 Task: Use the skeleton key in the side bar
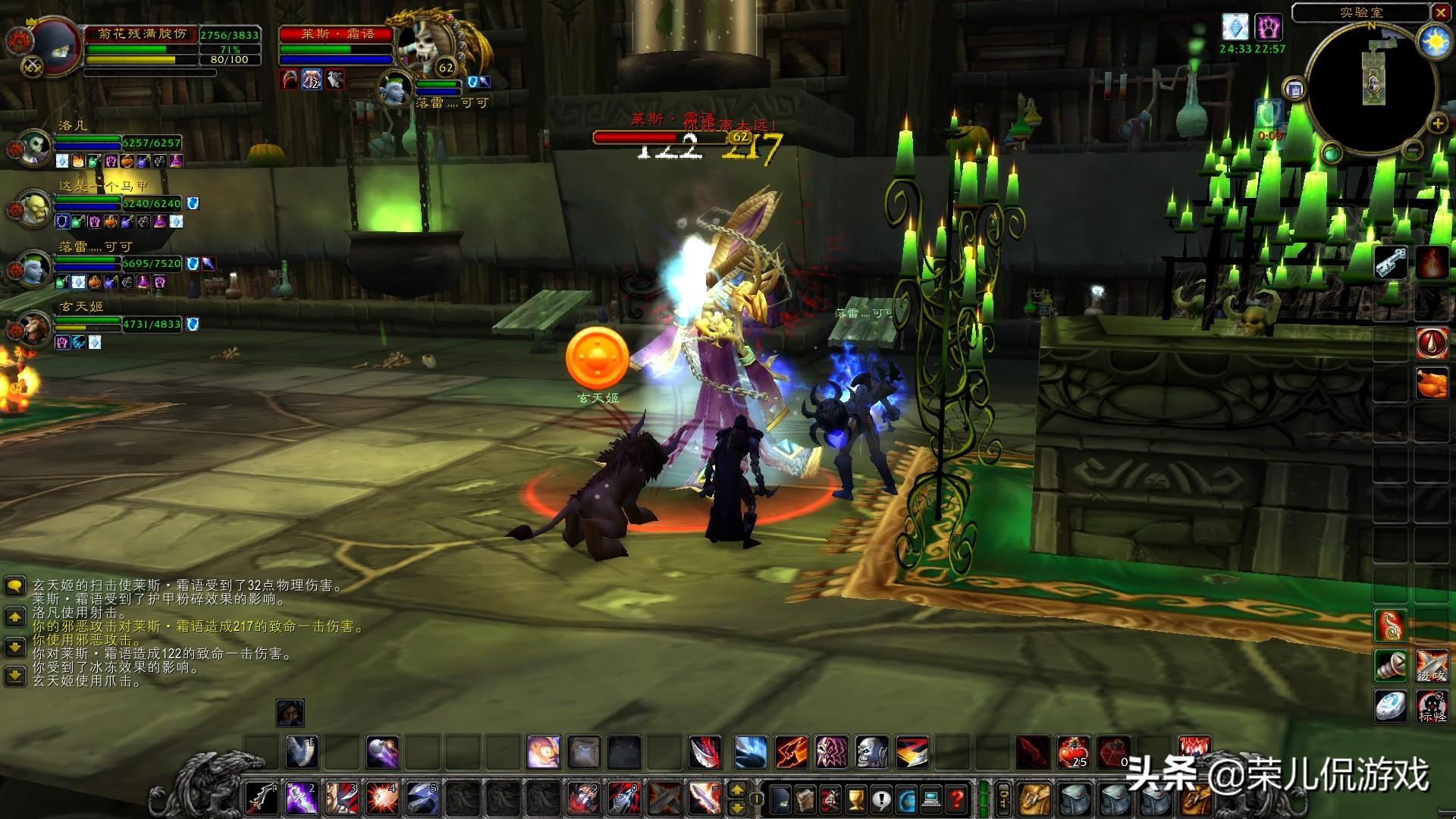click(1391, 263)
